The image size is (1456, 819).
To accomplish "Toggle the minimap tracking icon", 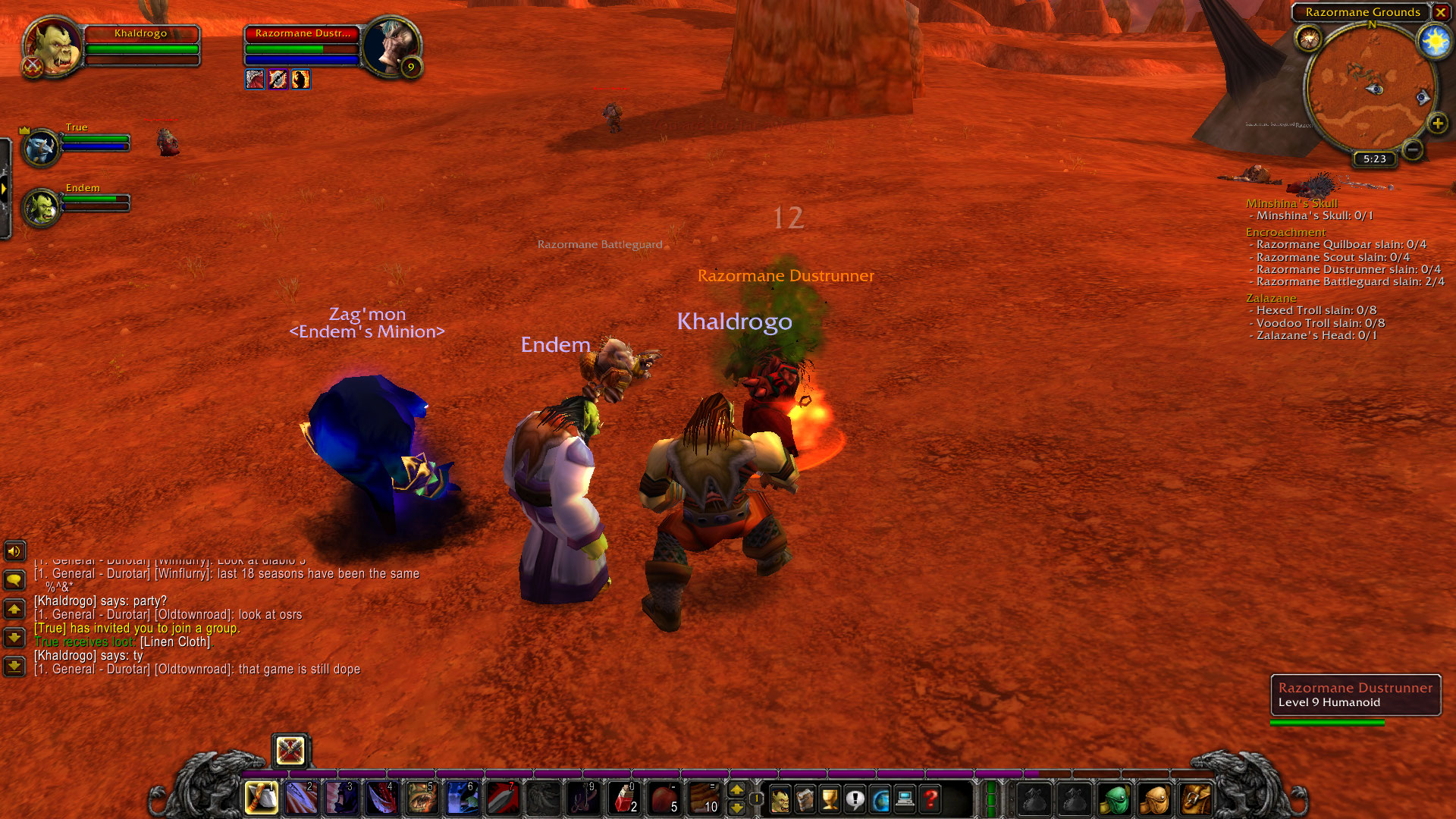I will tap(1308, 38).
